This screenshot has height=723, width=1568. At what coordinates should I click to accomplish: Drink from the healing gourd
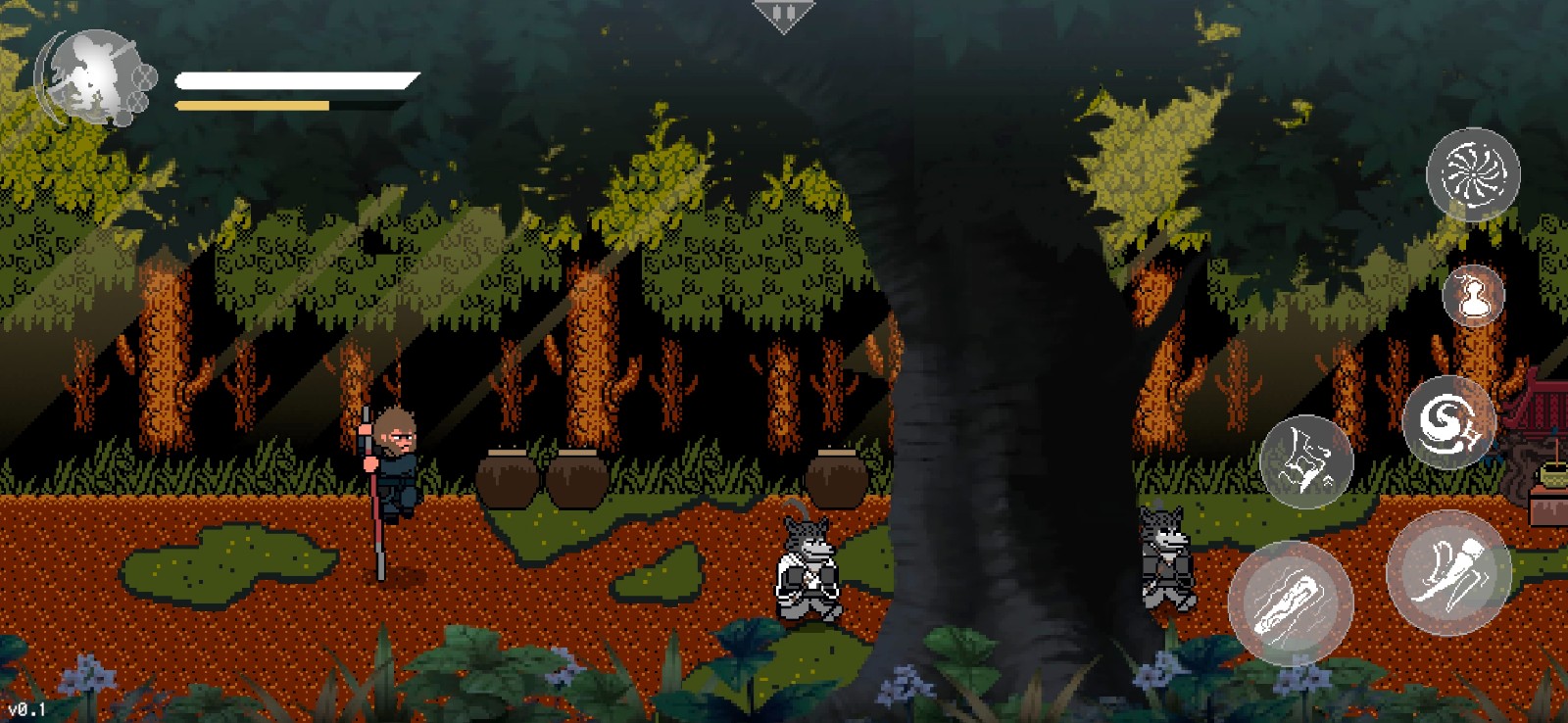1473,296
